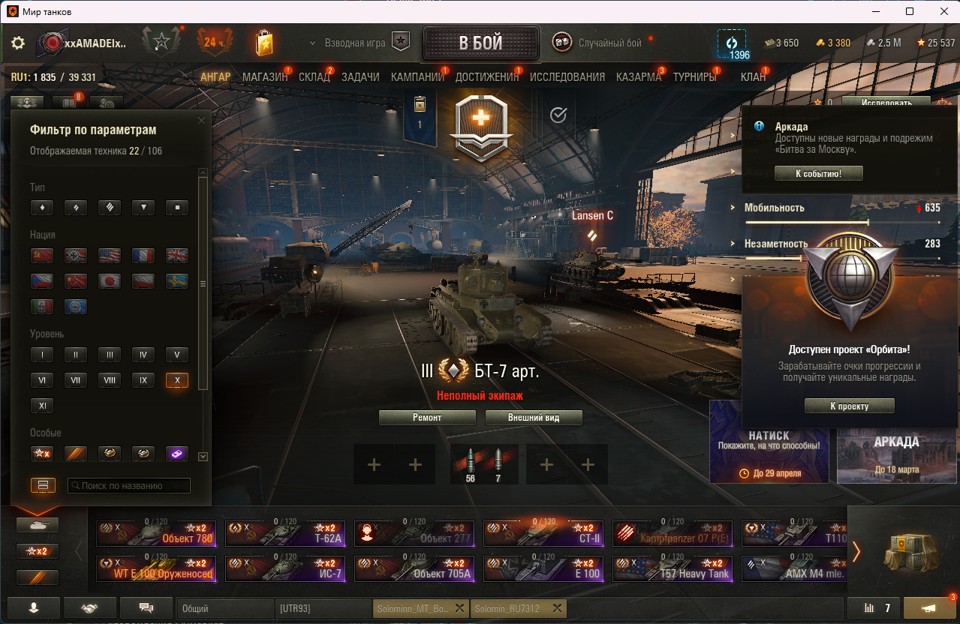
Task: Open Внешний вид customization
Action: point(533,418)
